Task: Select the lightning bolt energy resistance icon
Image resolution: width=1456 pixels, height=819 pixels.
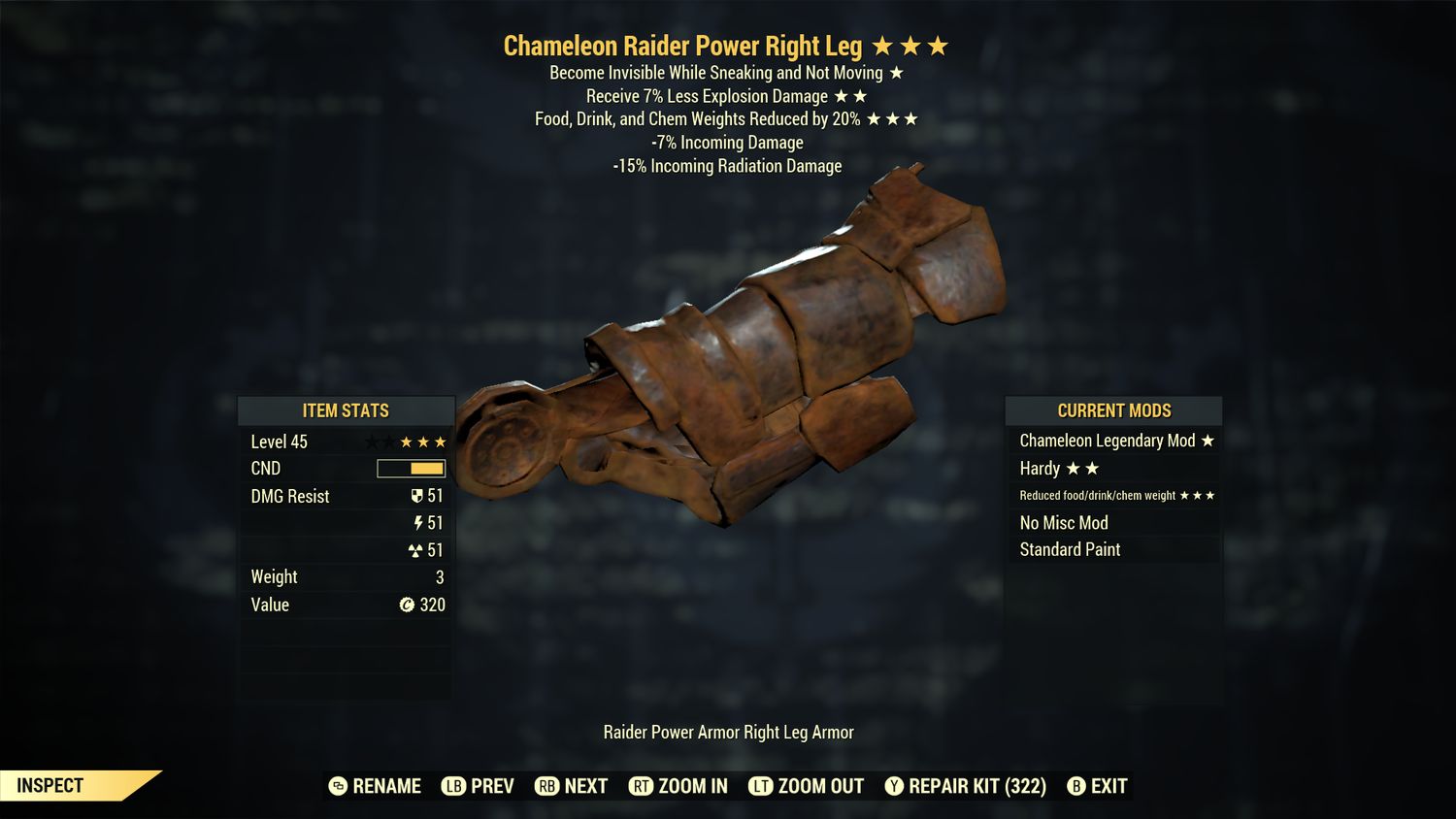Action: 420,523
